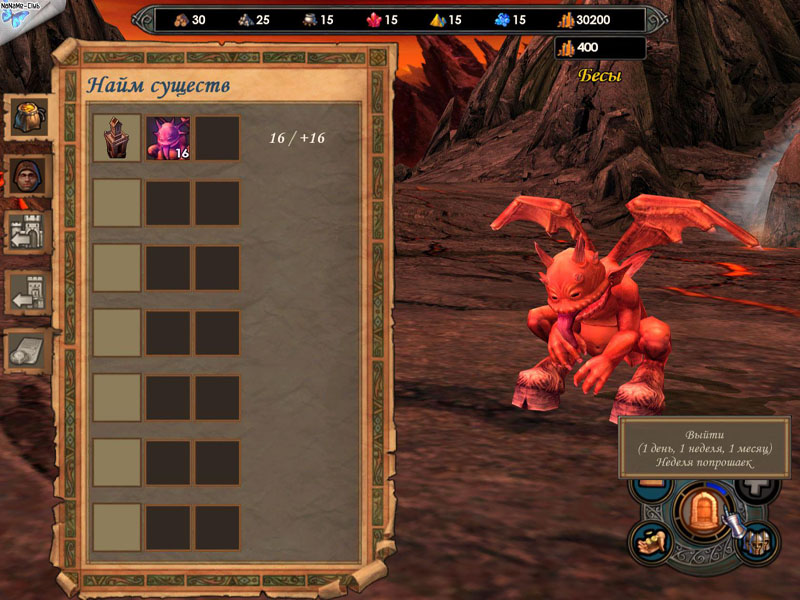Viewport: 800px width, 600px height.
Task: Click the dwelling tower icon in first row
Action: click(117, 139)
